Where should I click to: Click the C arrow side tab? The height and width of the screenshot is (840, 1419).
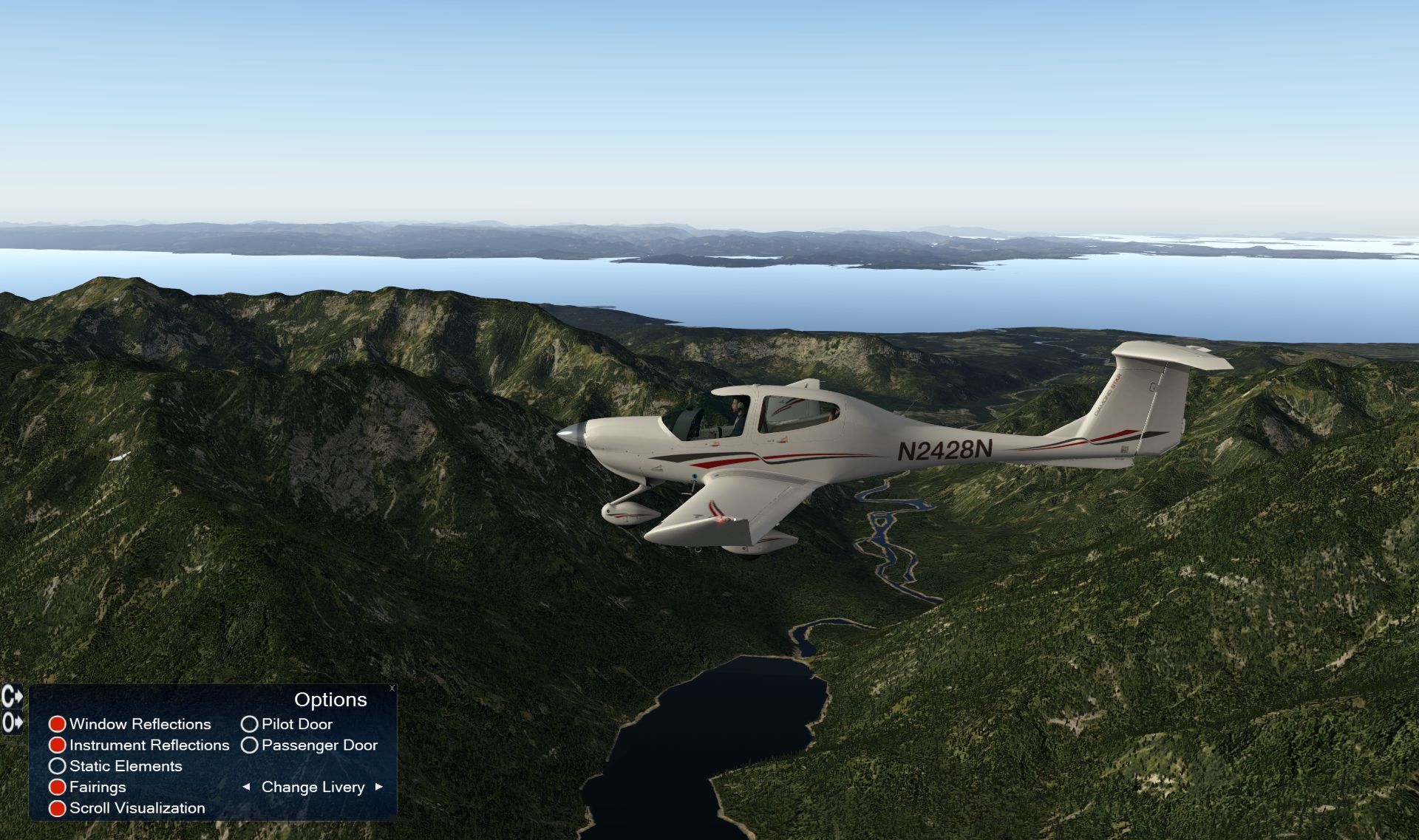(12, 697)
